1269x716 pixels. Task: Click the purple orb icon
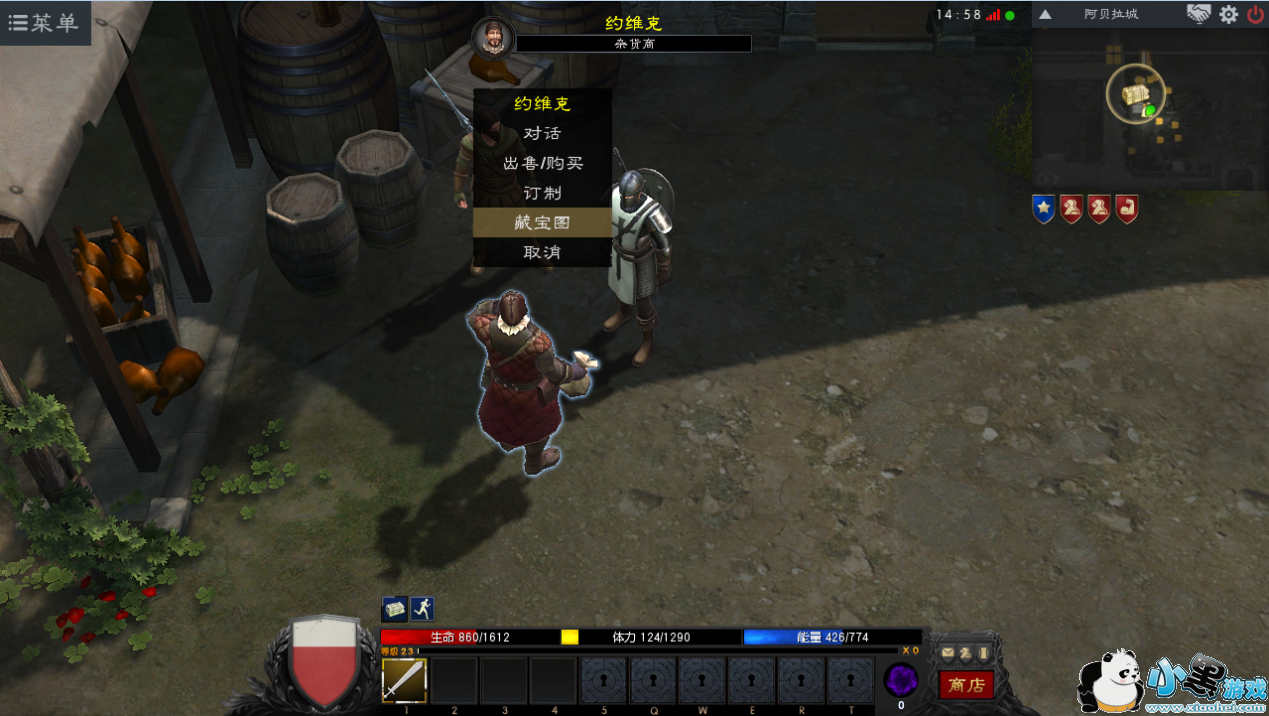901,681
